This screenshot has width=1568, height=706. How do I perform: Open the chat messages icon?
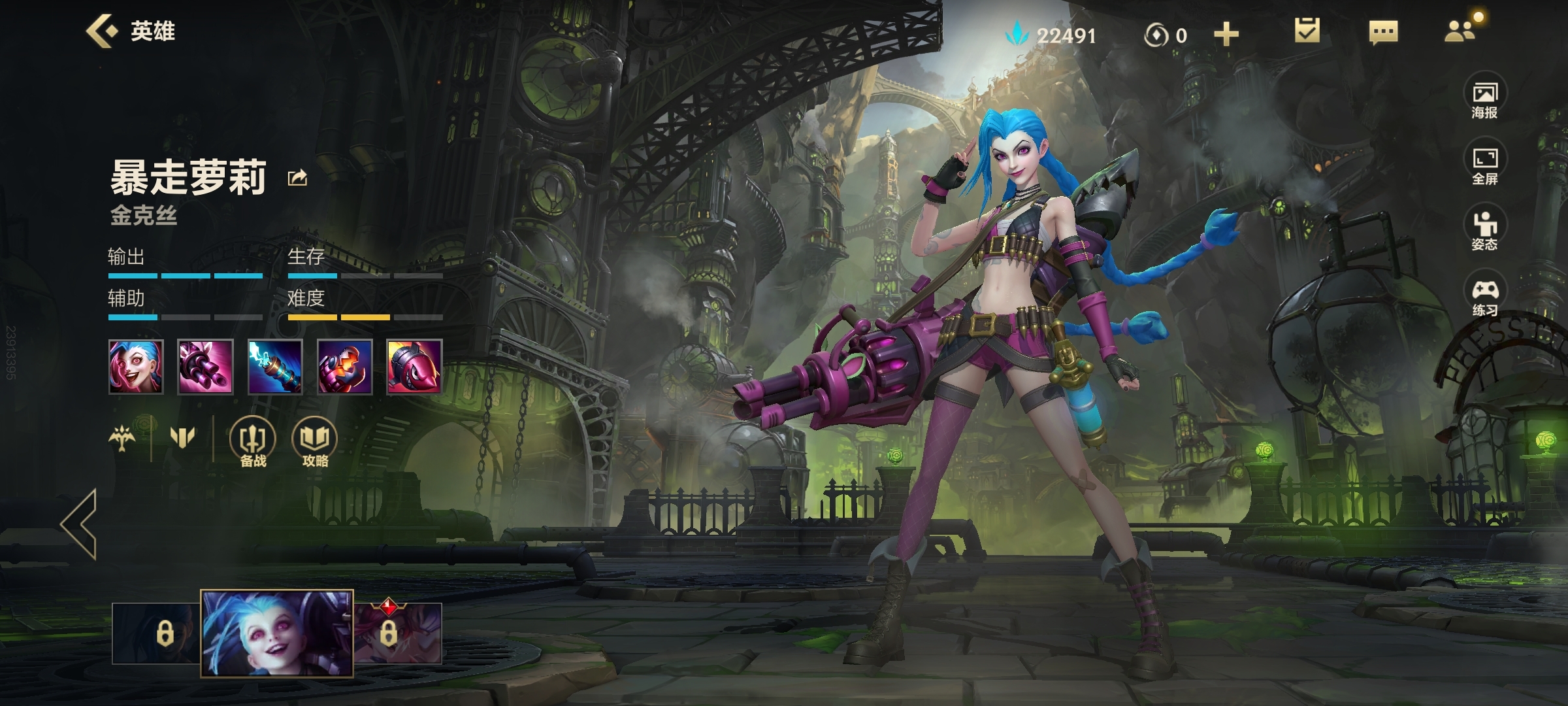tap(1383, 32)
